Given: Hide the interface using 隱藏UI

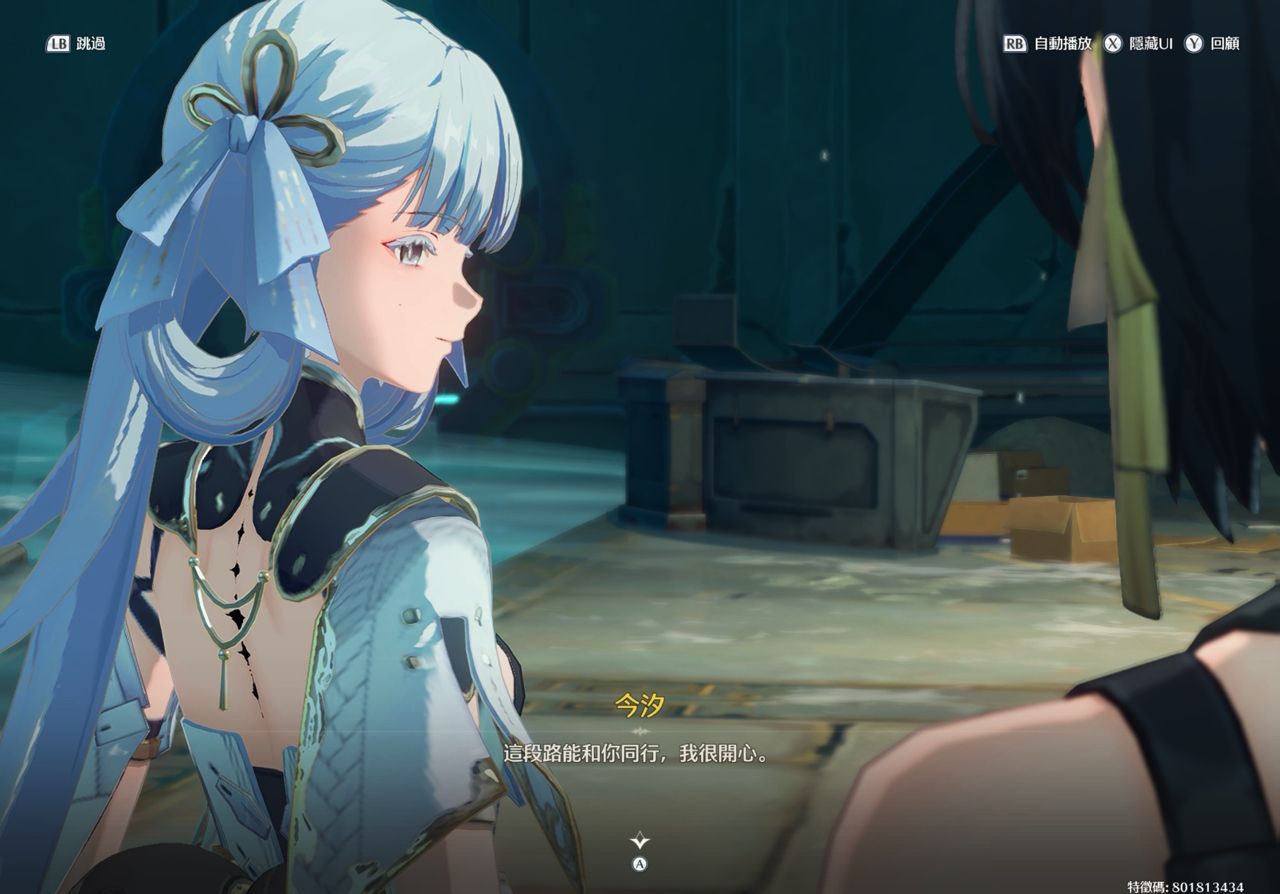Looking at the screenshot, I should (1138, 44).
